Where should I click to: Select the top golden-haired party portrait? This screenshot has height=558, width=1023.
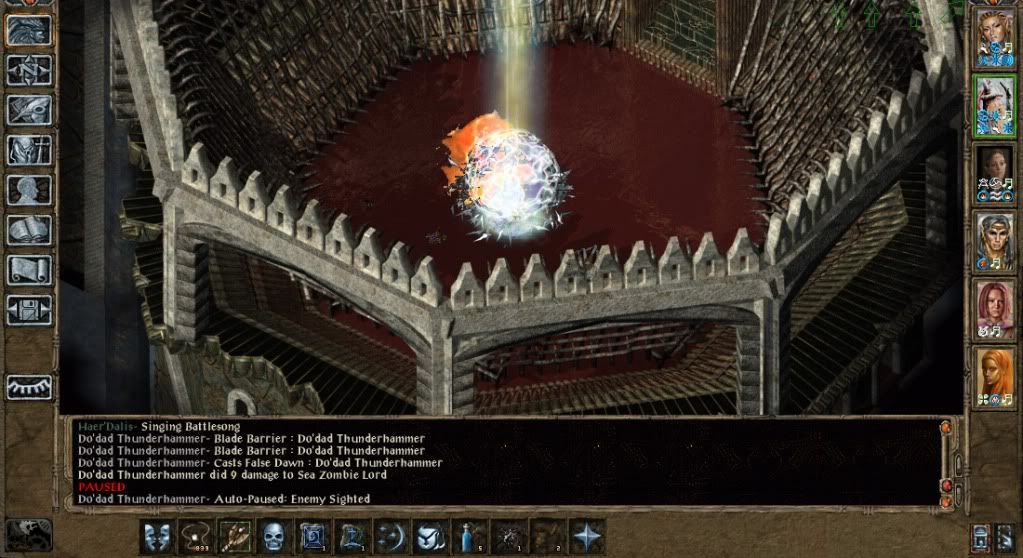tap(995, 40)
